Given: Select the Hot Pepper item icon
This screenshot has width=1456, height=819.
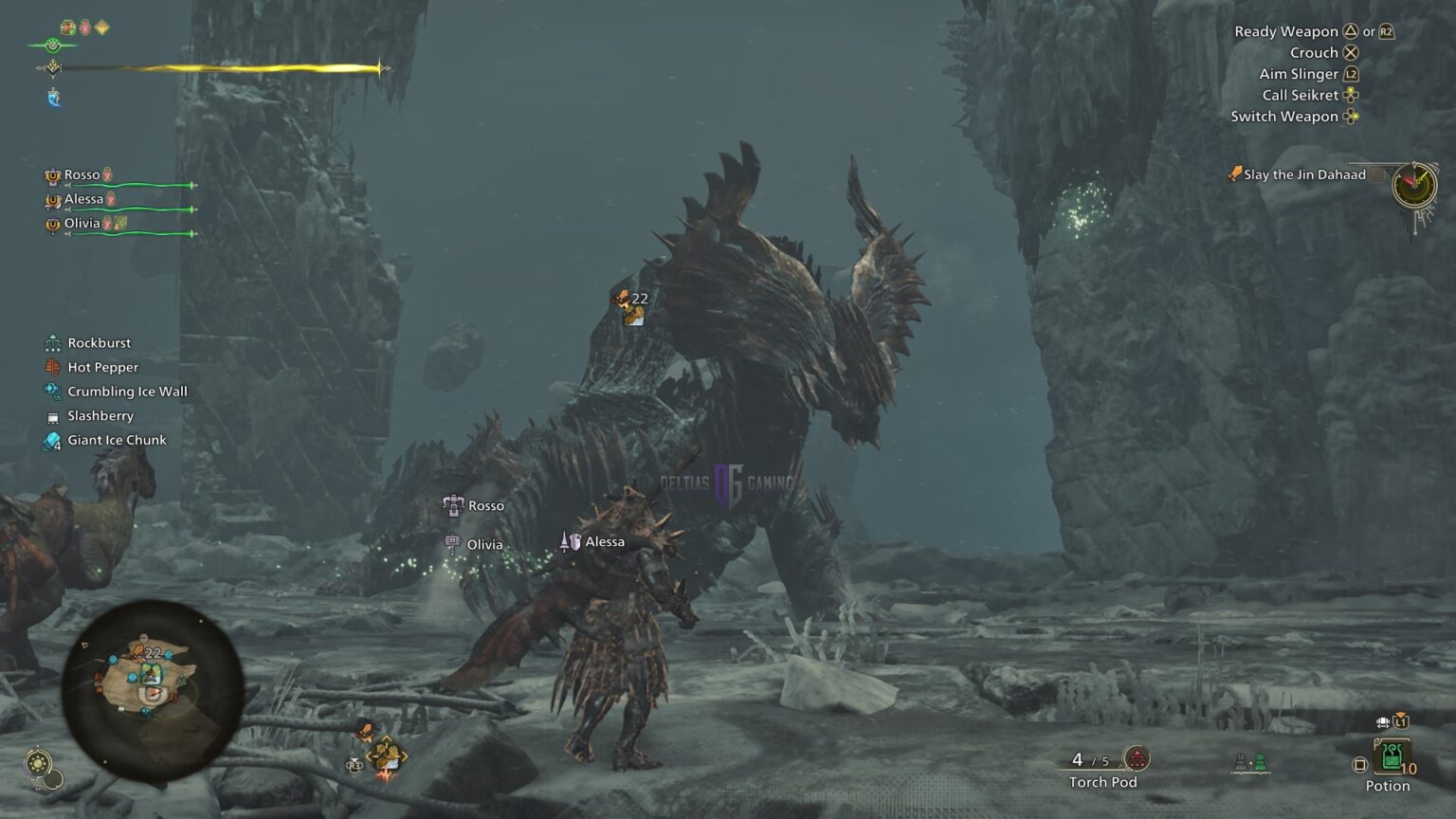Looking at the screenshot, I should tap(54, 367).
